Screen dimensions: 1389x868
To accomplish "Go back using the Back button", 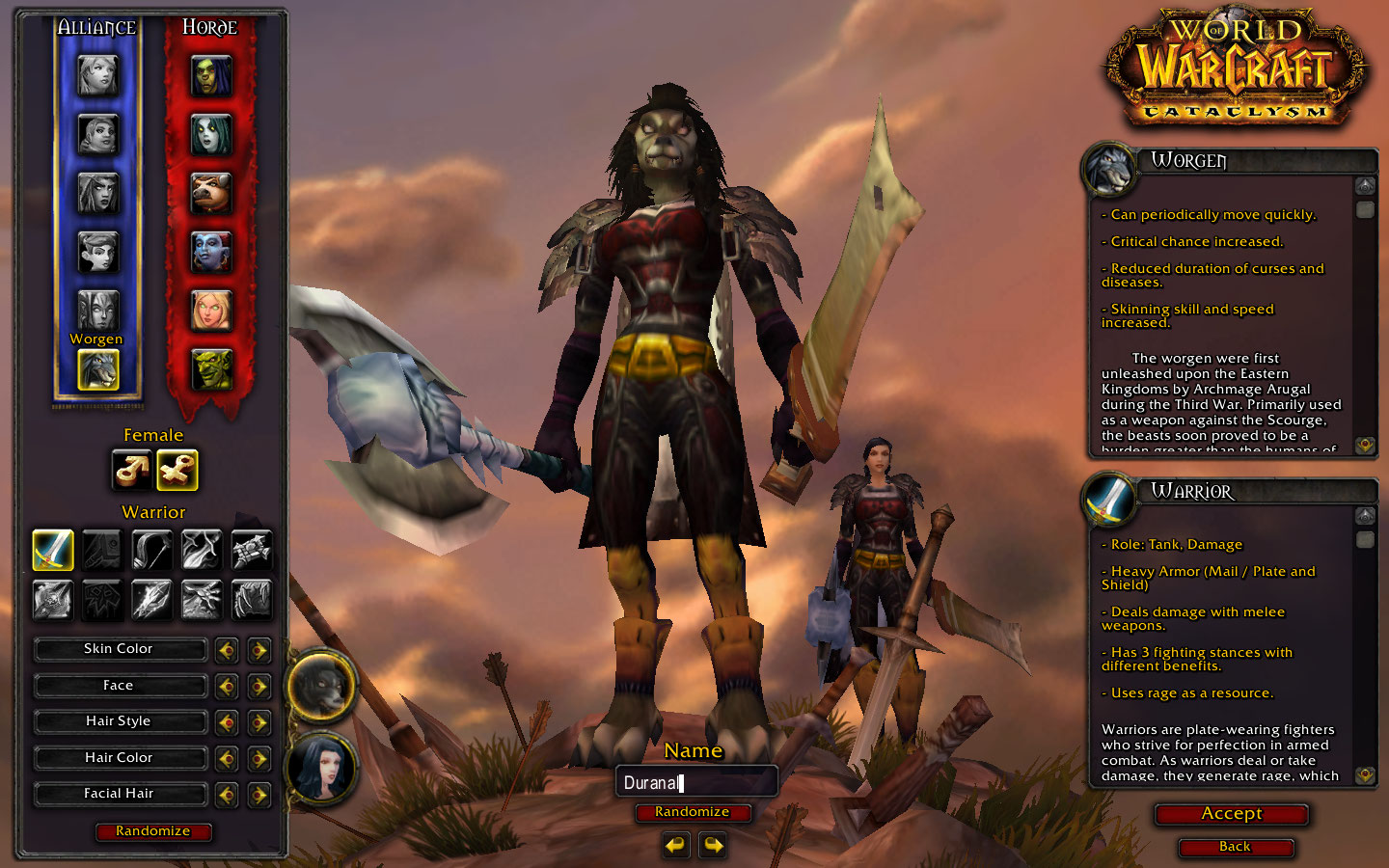I will click(1235, 847).
